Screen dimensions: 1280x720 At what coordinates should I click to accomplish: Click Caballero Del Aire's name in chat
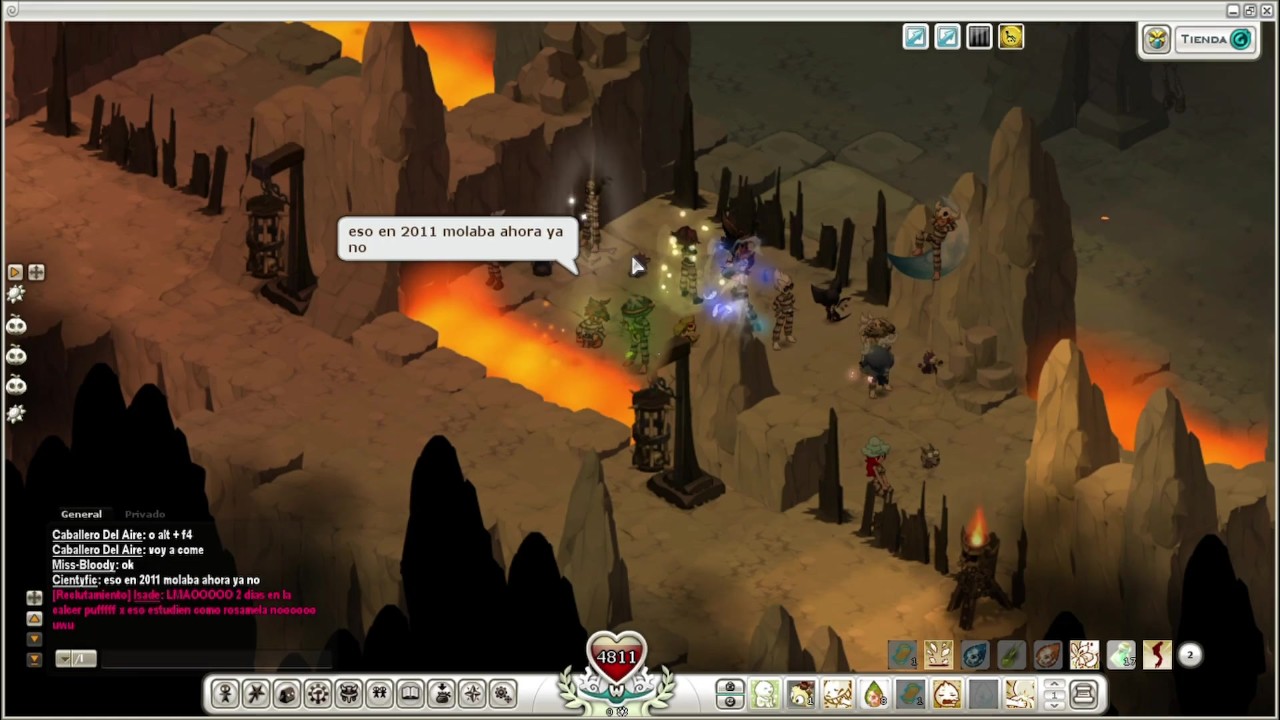[97, 535]
